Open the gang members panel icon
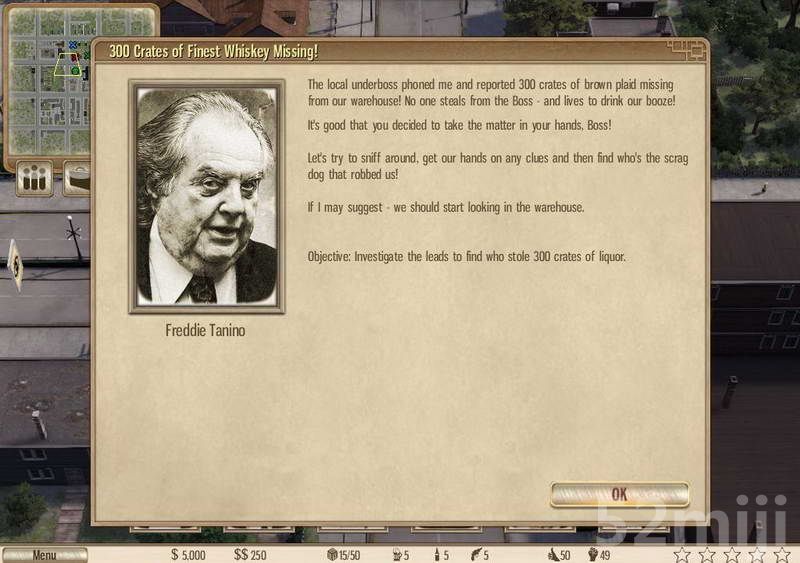The width and height of the screenshot is (800, 563). tap(35, 179)
